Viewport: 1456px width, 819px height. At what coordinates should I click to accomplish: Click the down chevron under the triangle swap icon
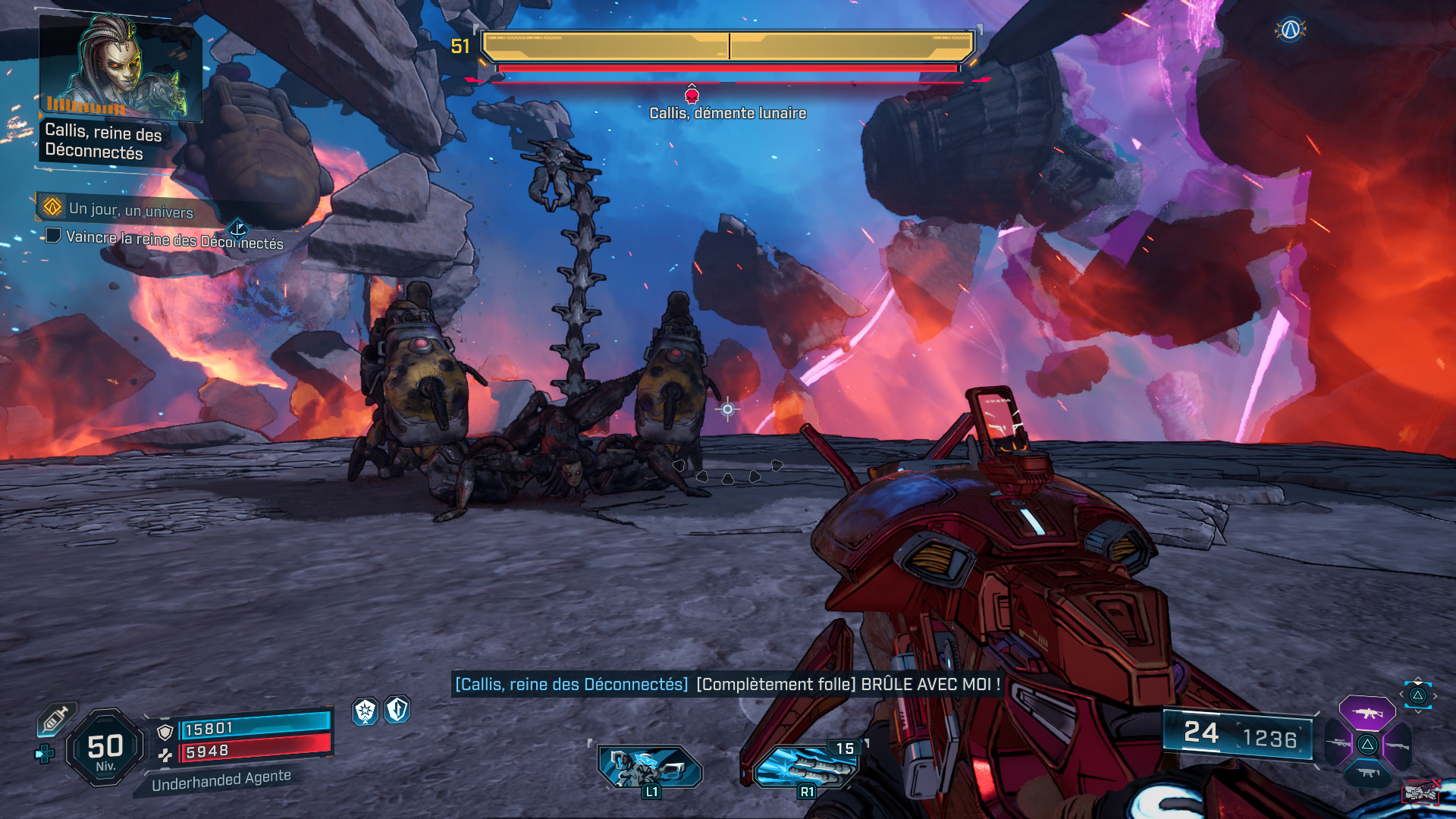1418,711
